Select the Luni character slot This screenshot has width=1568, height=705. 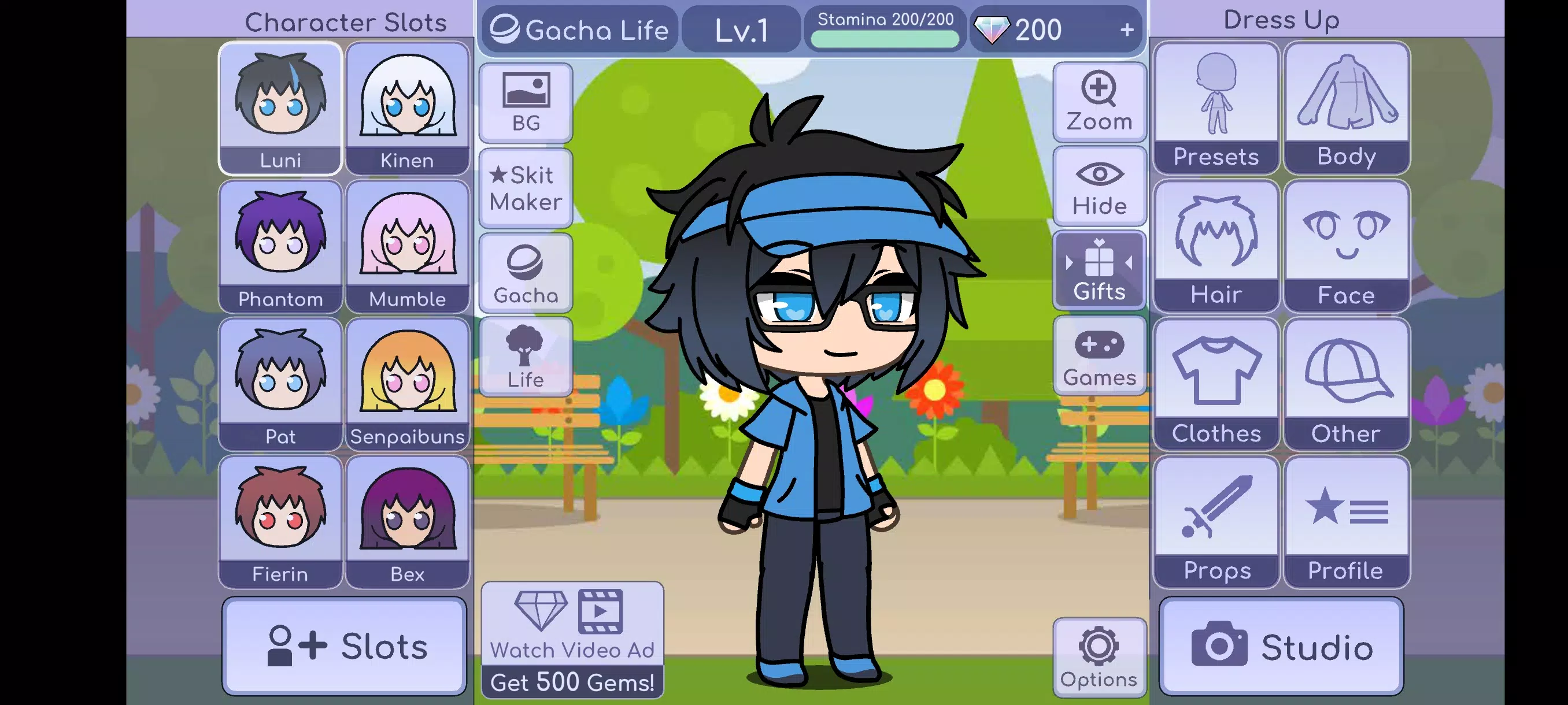[x=280, y=108]
